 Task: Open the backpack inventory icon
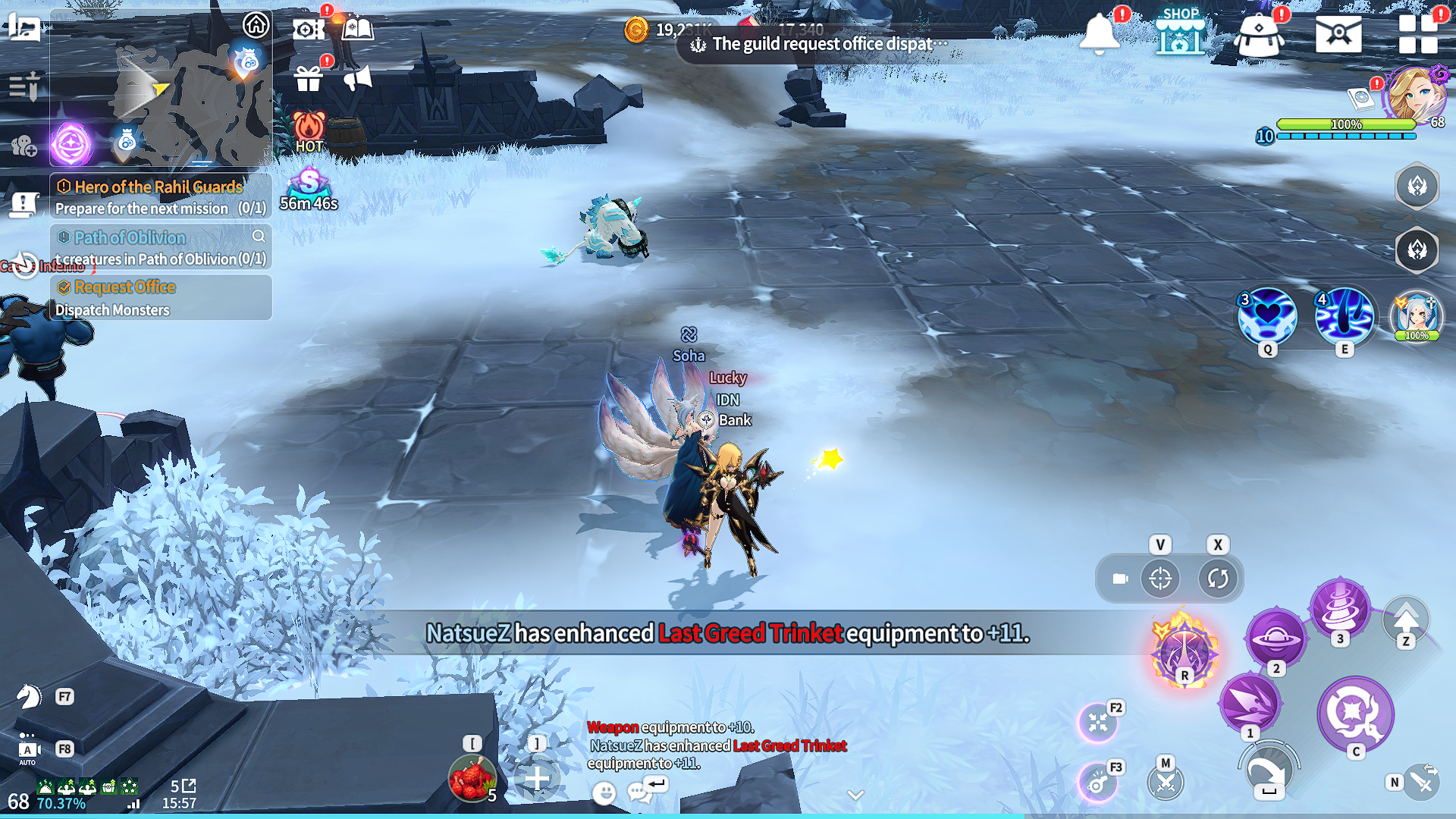tap(1259, 35)
